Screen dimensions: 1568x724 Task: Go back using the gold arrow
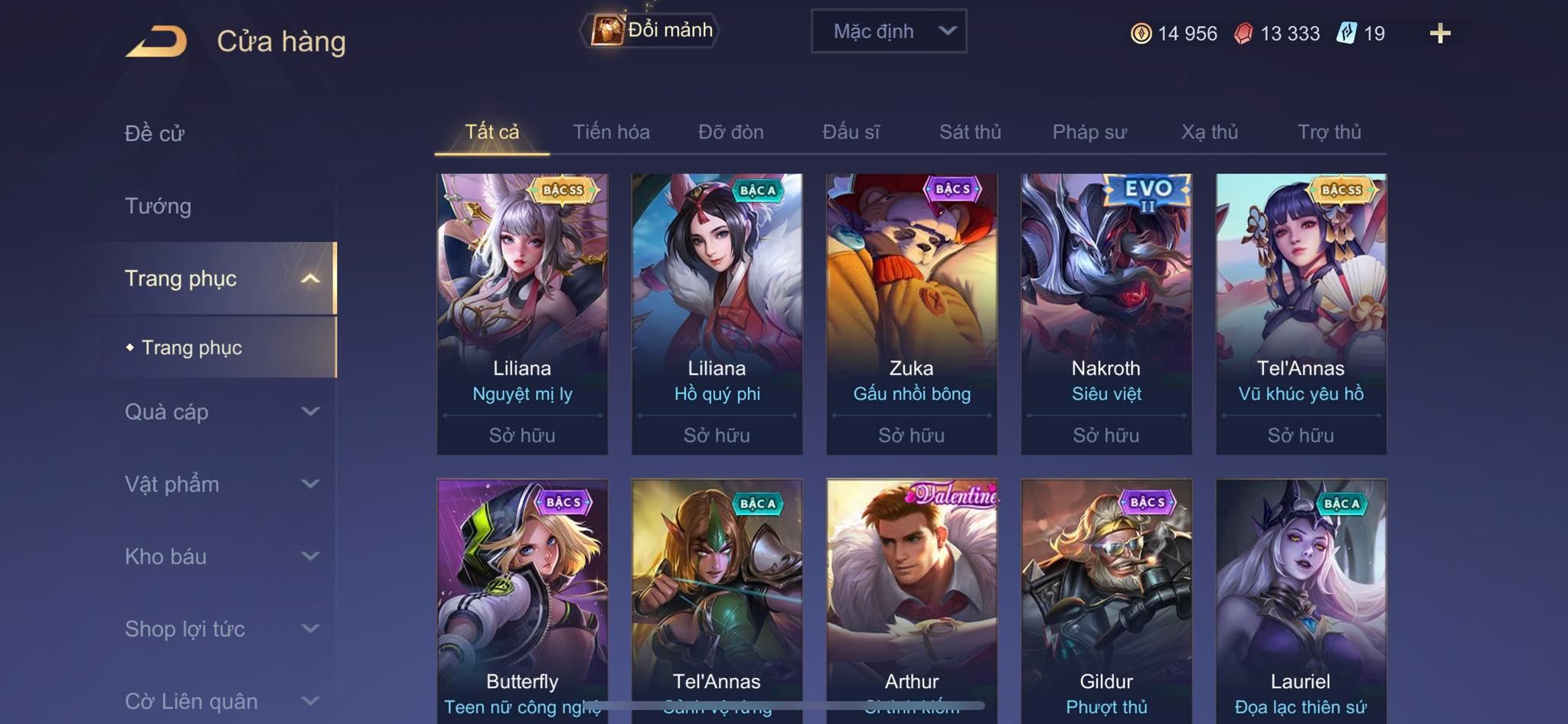[x=156, y=41]
